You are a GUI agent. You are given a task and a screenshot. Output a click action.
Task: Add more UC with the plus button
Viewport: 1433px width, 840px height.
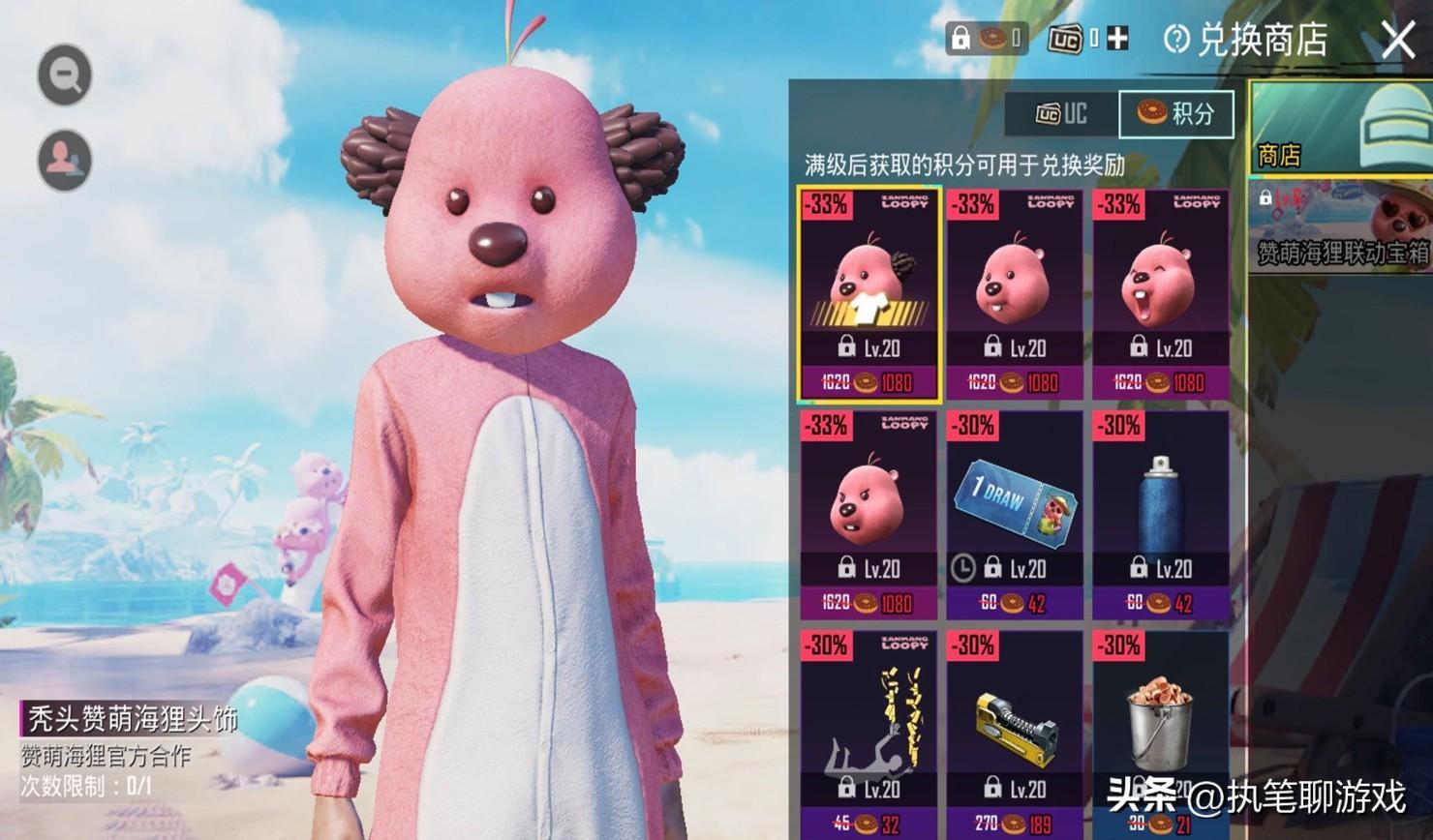point(1118,39)
